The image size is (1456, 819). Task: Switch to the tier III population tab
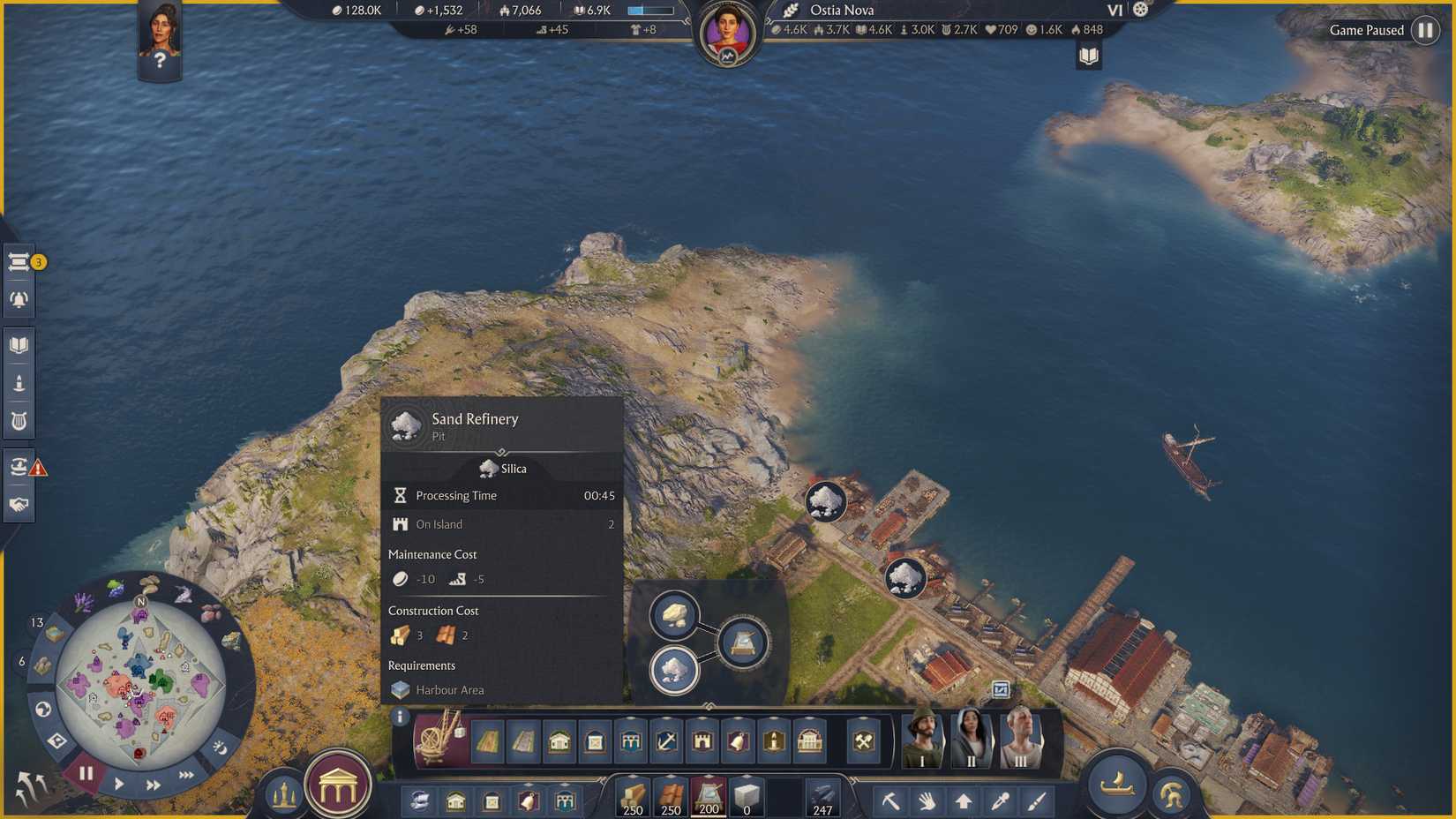1020,740
